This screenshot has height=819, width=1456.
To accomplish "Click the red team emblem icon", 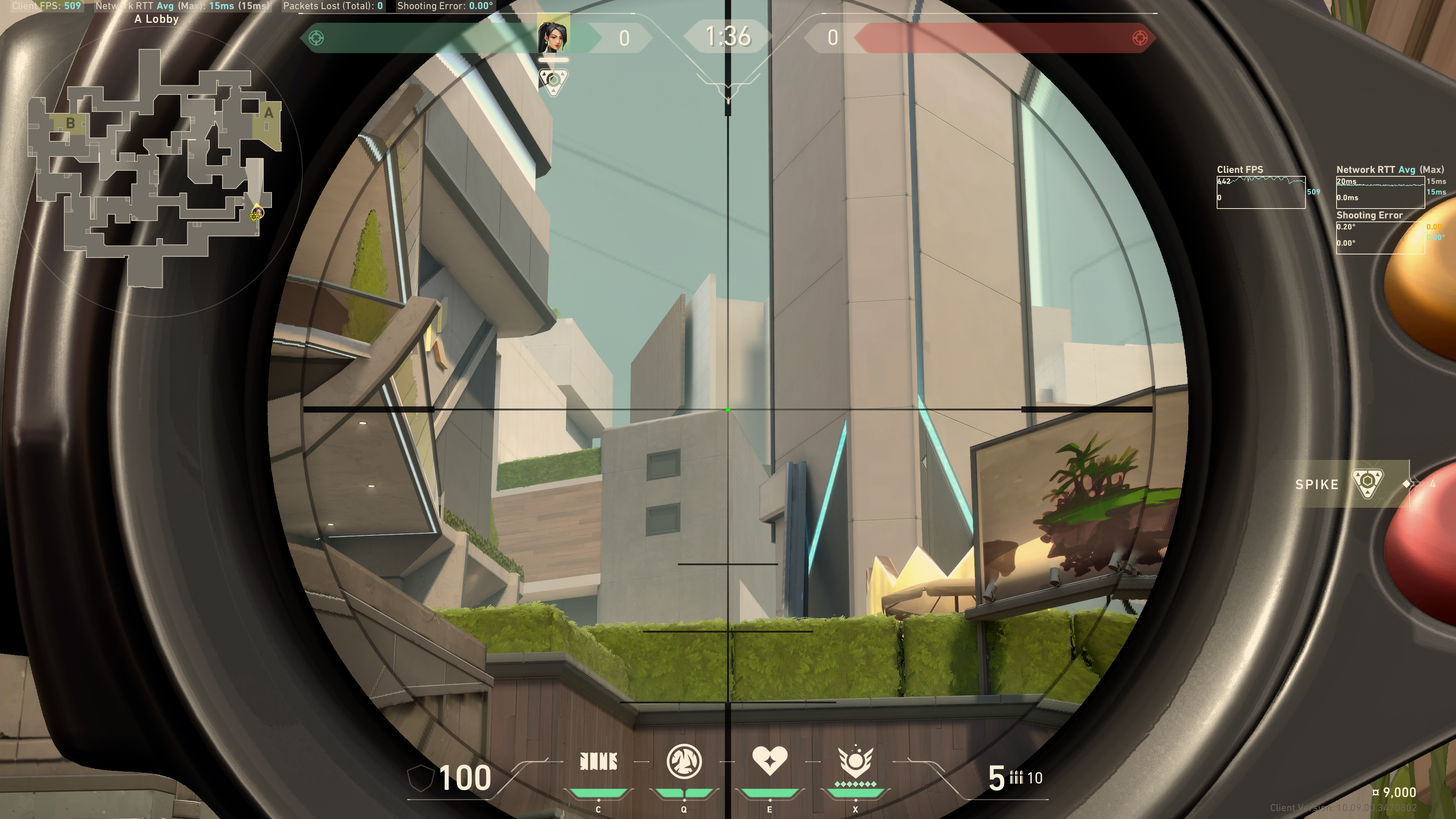I will pyautogui.click(x=1139, y=38).
